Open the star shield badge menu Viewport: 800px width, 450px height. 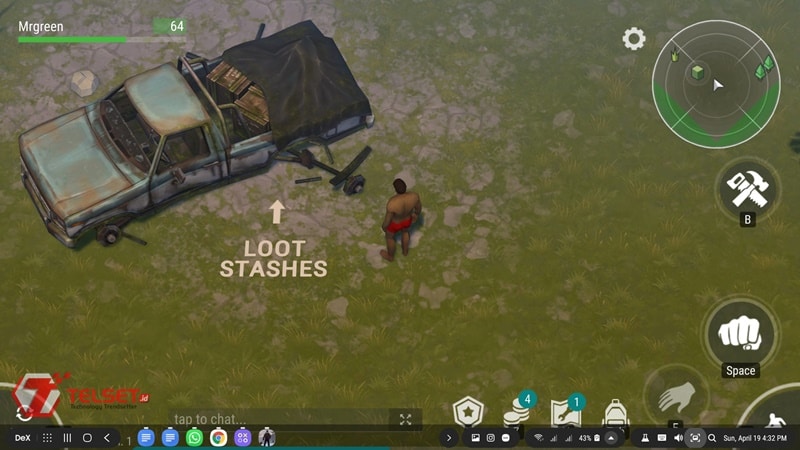(467, 412)
